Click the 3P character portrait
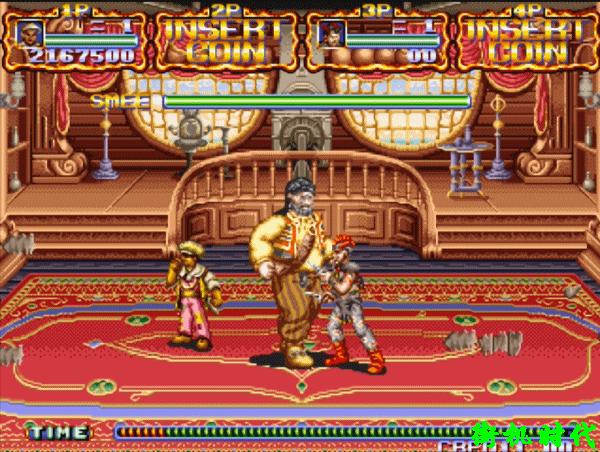600x452 pixels. pyautogui.click(x=329, y=32)
